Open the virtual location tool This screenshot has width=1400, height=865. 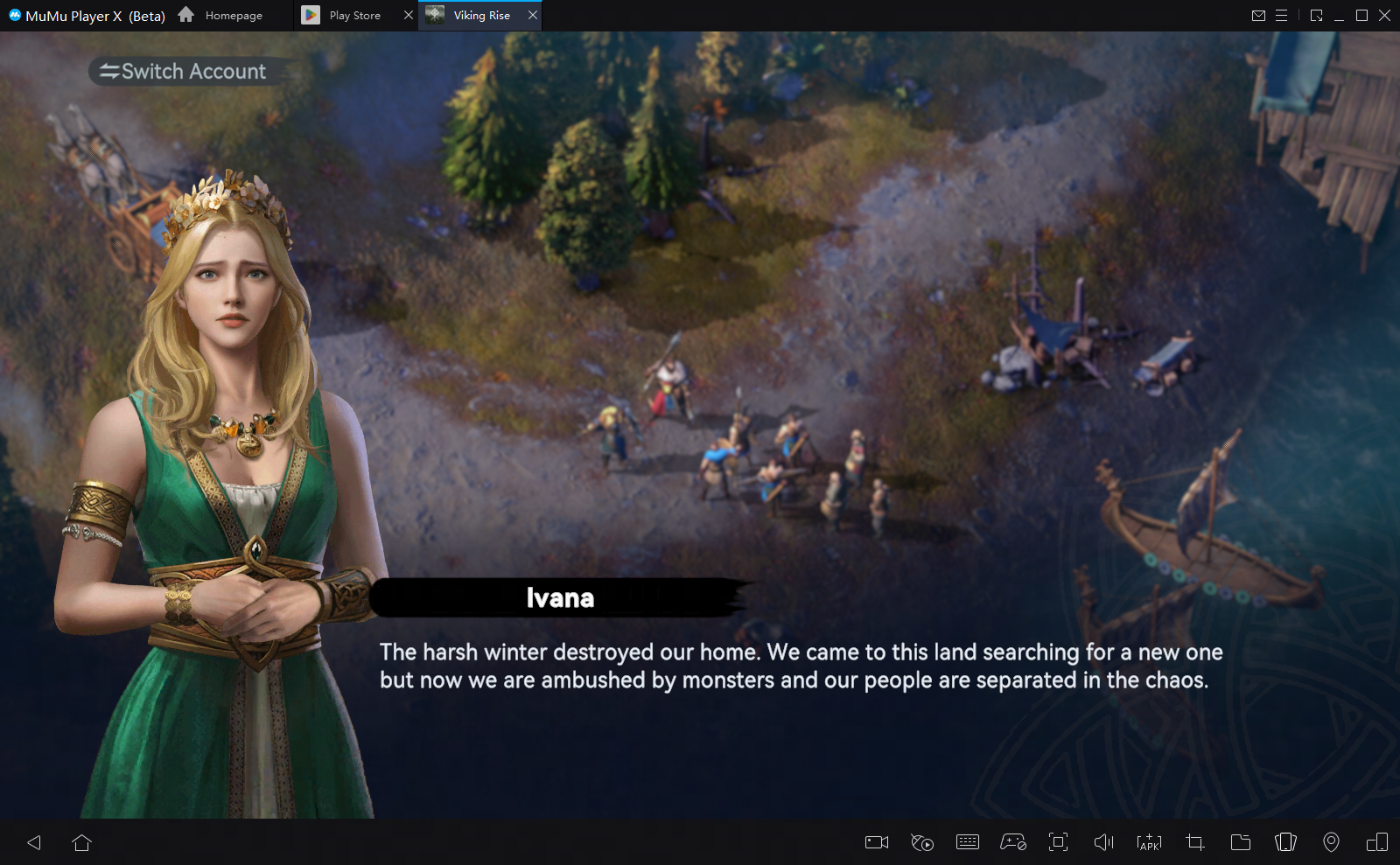coord(1331,842)
